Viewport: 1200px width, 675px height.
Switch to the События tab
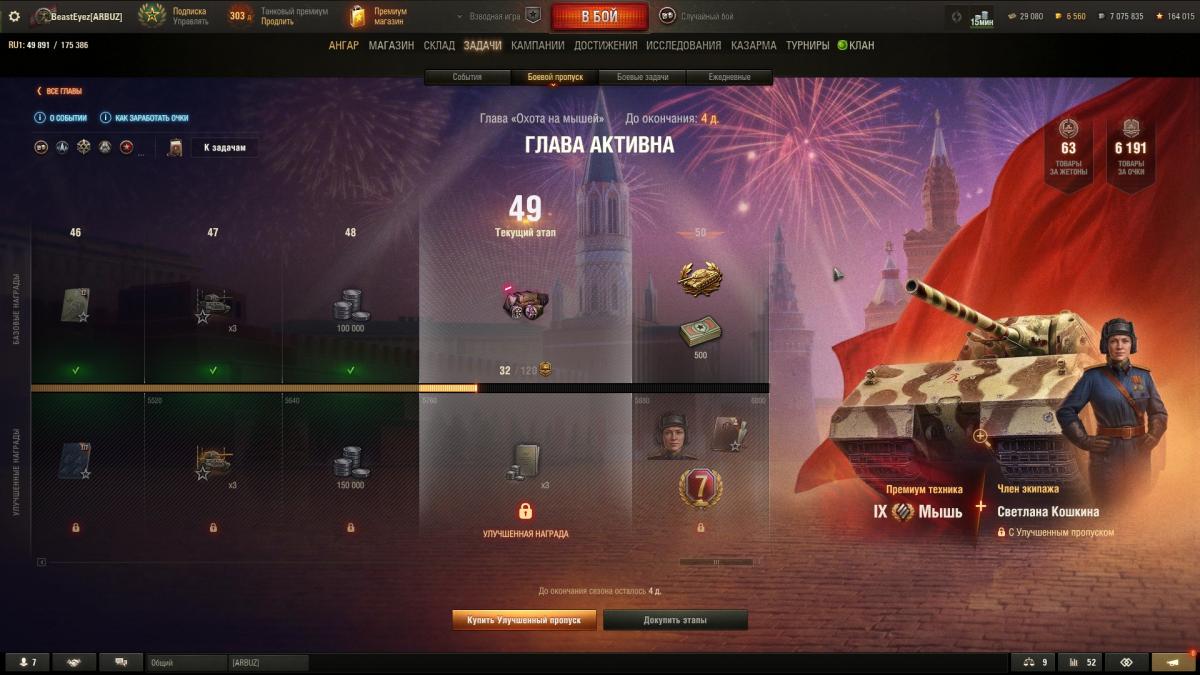point(467,77)
